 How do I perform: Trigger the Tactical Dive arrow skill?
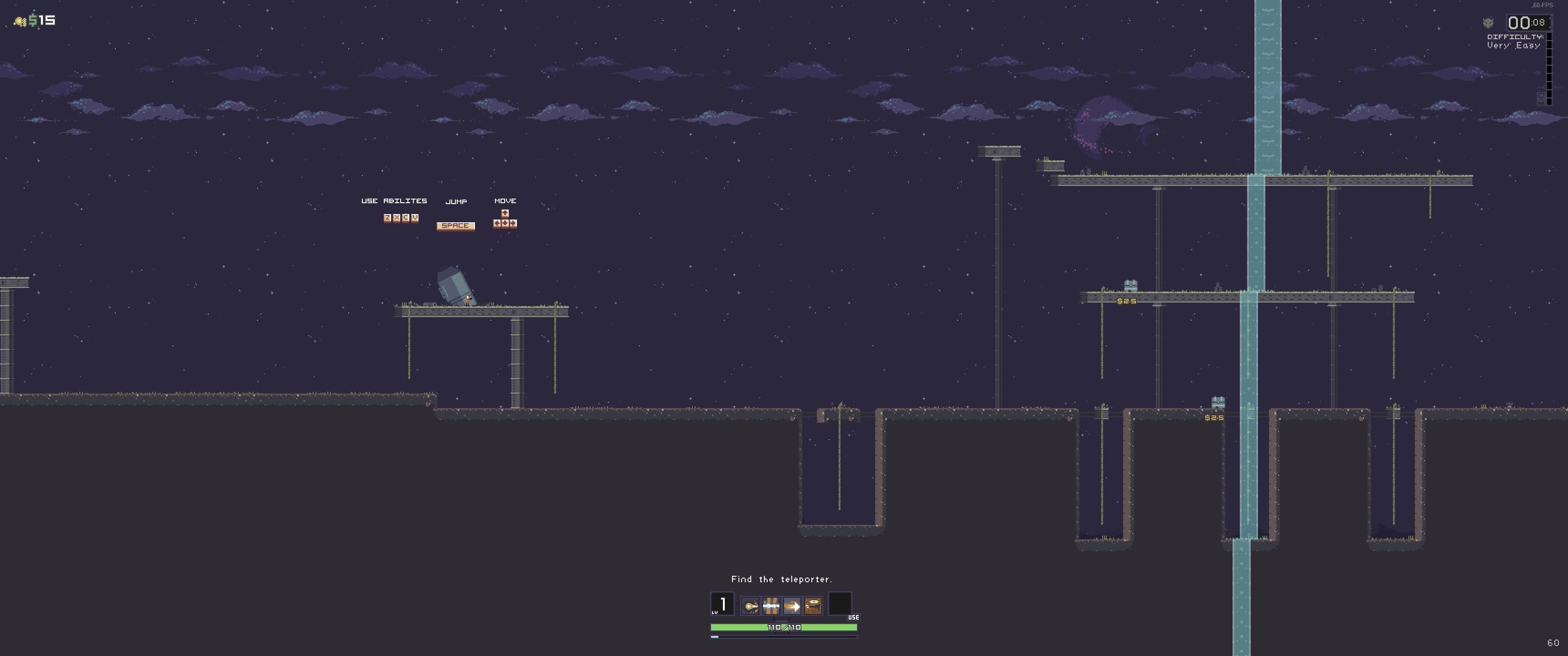pyautogui.click(x=792, y=605)
